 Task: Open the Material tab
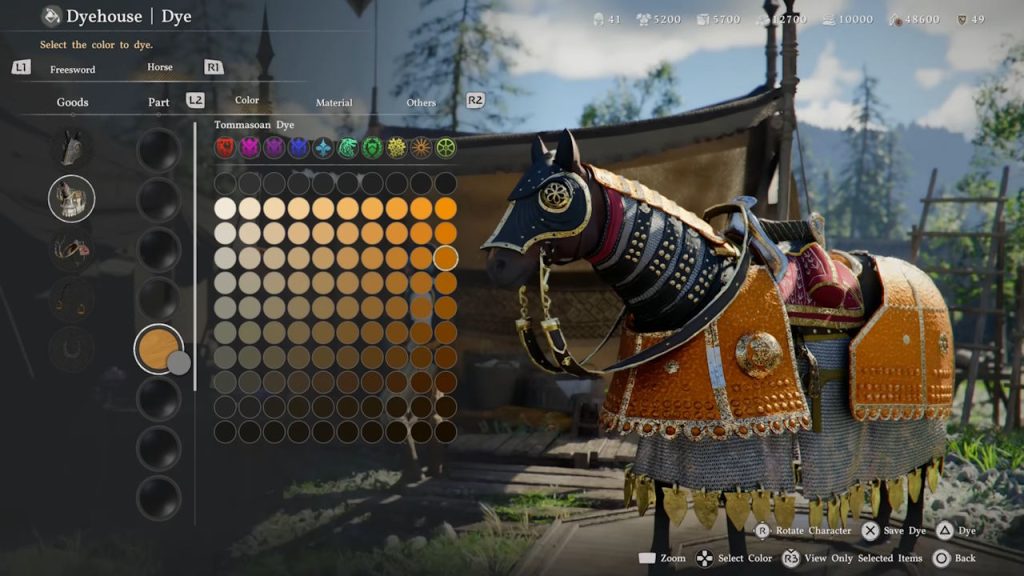pos(334,102)
